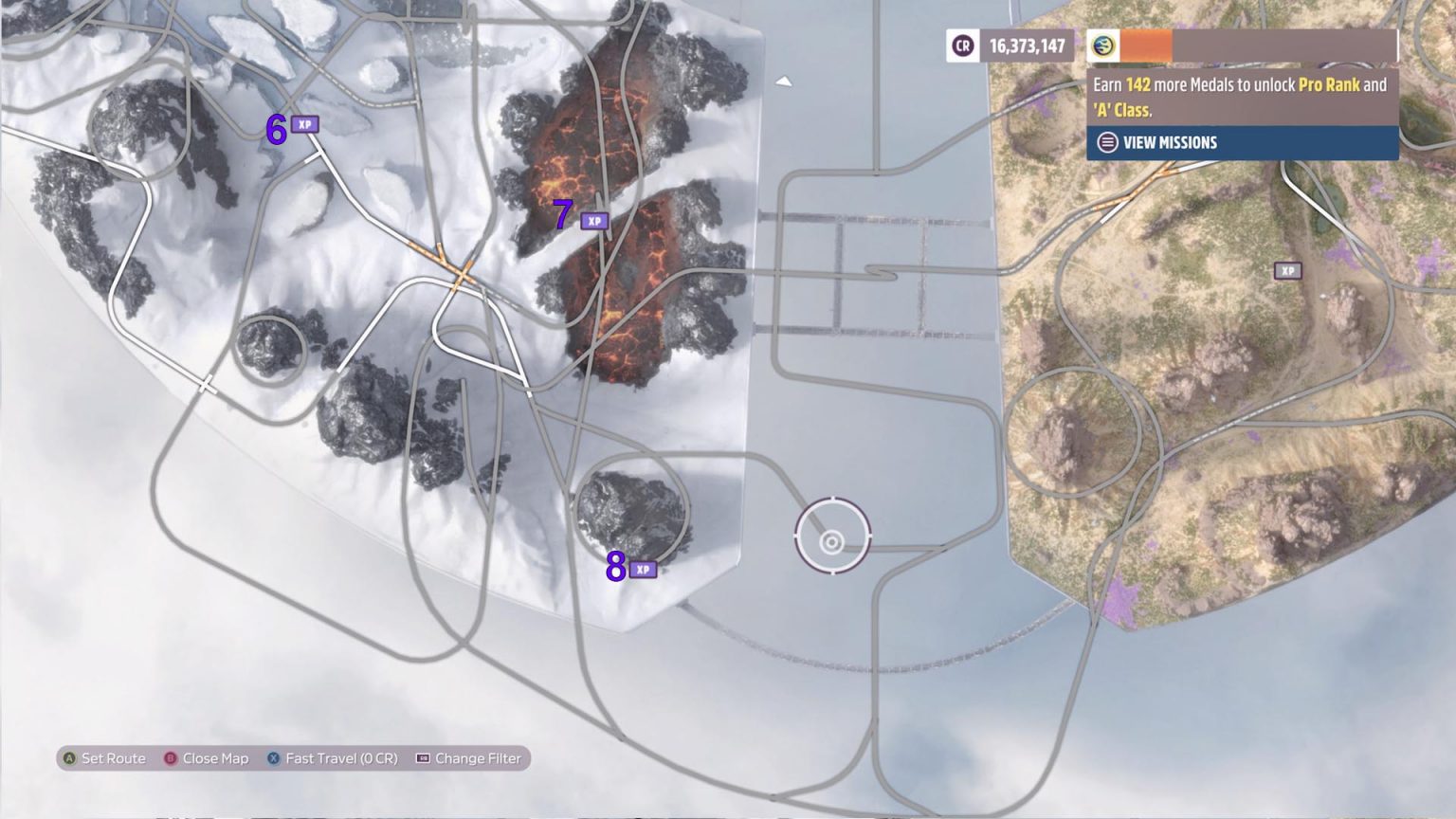Click the white player arrow marker on the map
Image resolution: width=1456 pixels, height=819 pixels.
coord(784,82)
